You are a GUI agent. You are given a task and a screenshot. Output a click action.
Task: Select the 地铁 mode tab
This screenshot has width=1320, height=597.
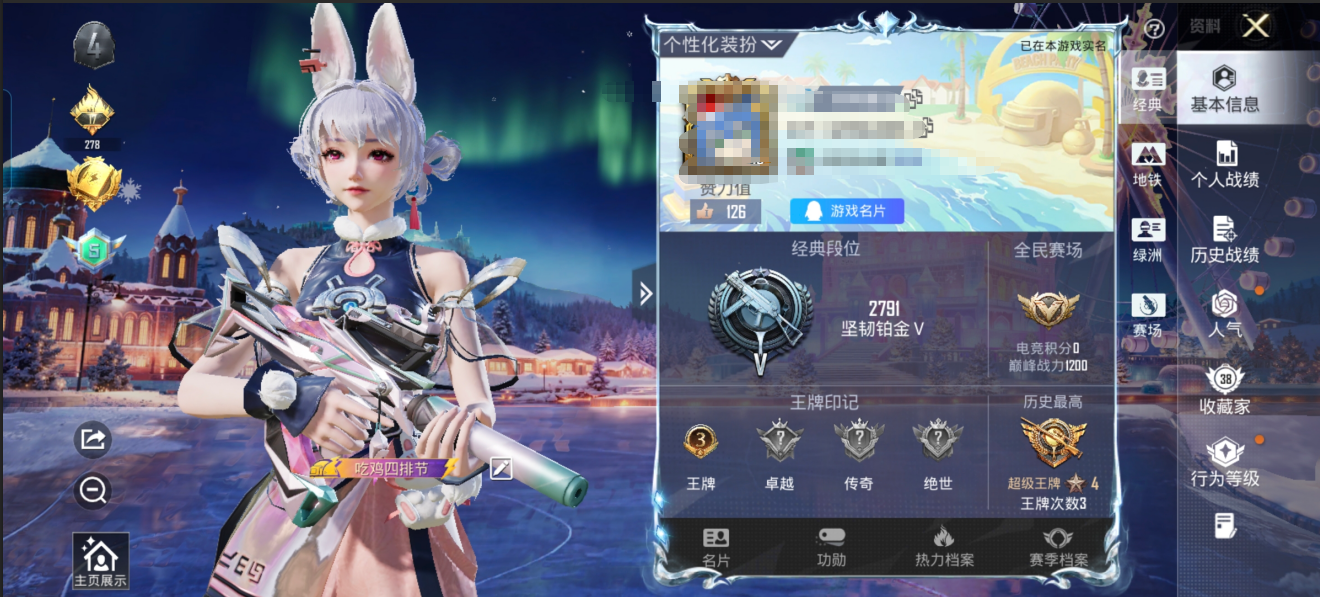pyautogui.click(x=1147, y=165)
